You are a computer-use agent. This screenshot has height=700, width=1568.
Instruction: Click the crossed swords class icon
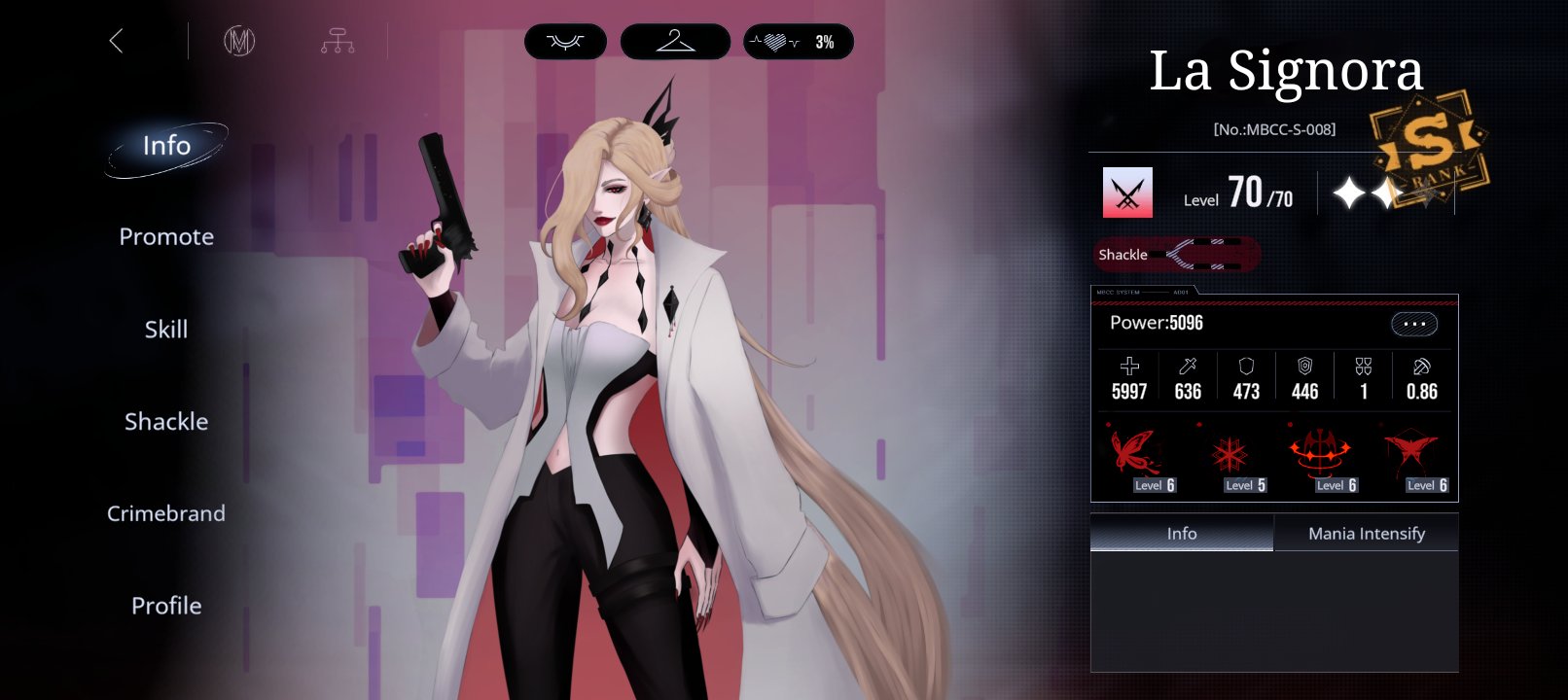1127,192
